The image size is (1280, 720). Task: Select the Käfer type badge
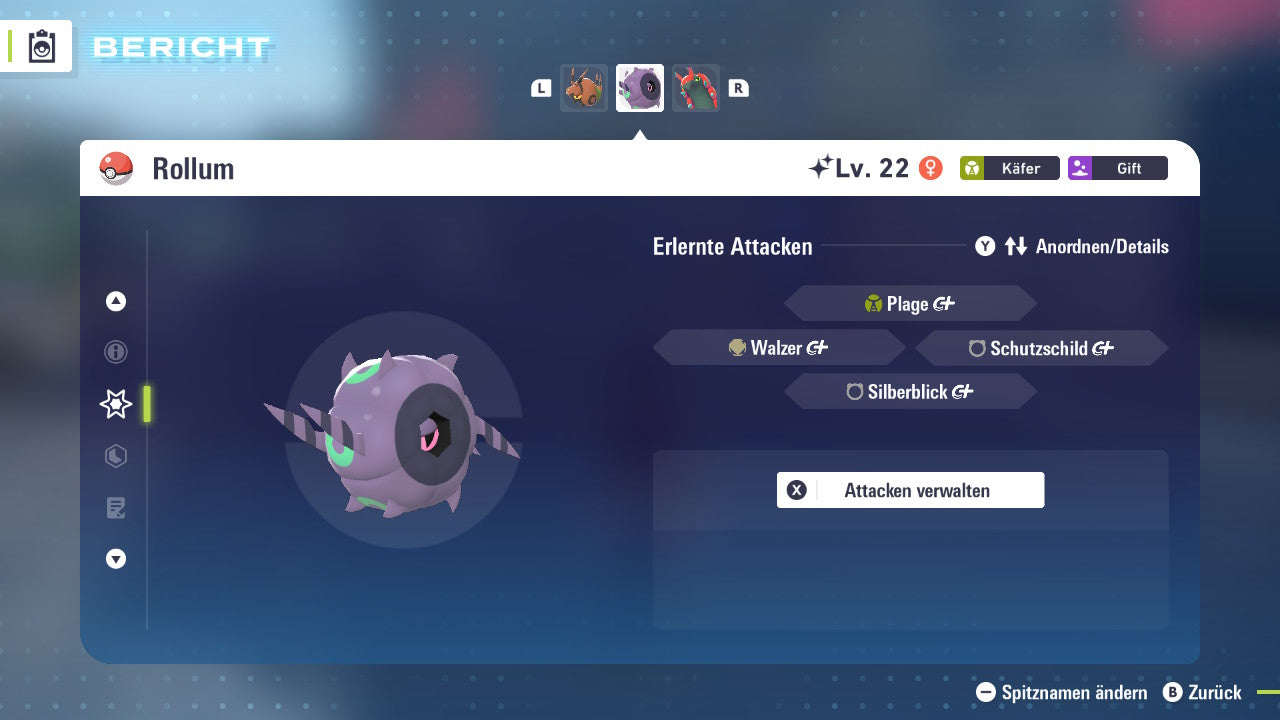point(1010,168)
